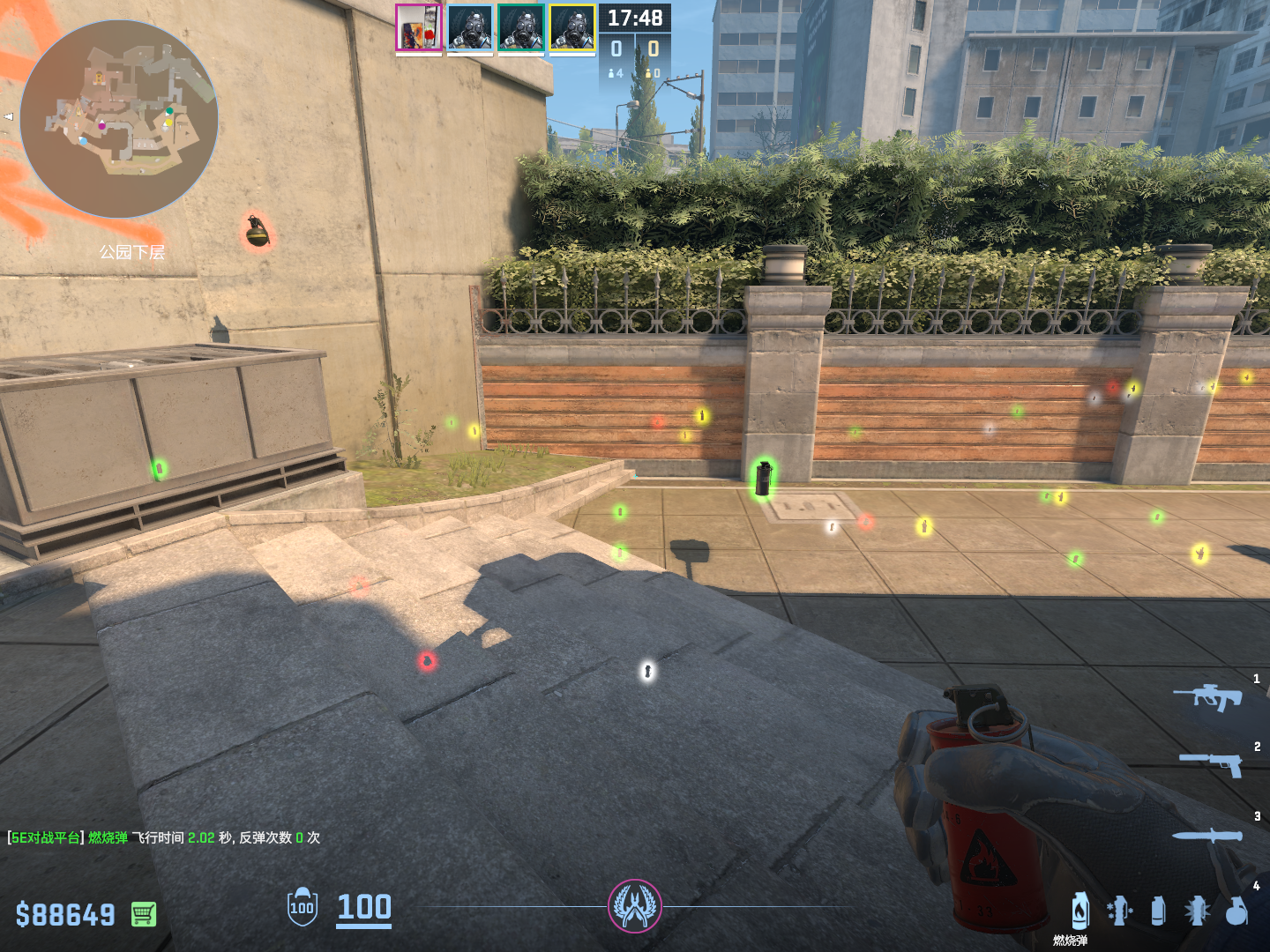Switch to the silenced pistol

point(1212,763)
